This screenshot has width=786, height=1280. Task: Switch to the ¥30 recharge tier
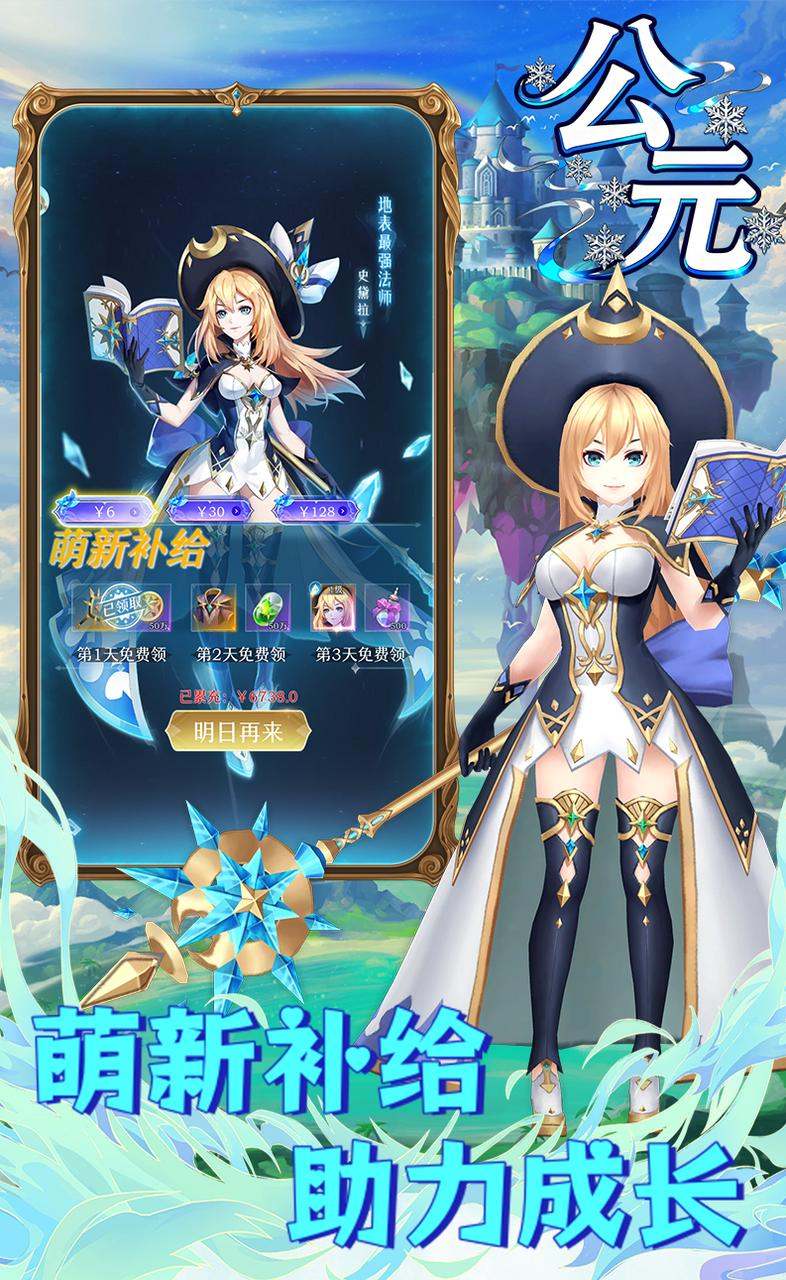click(x=210, y=510)
